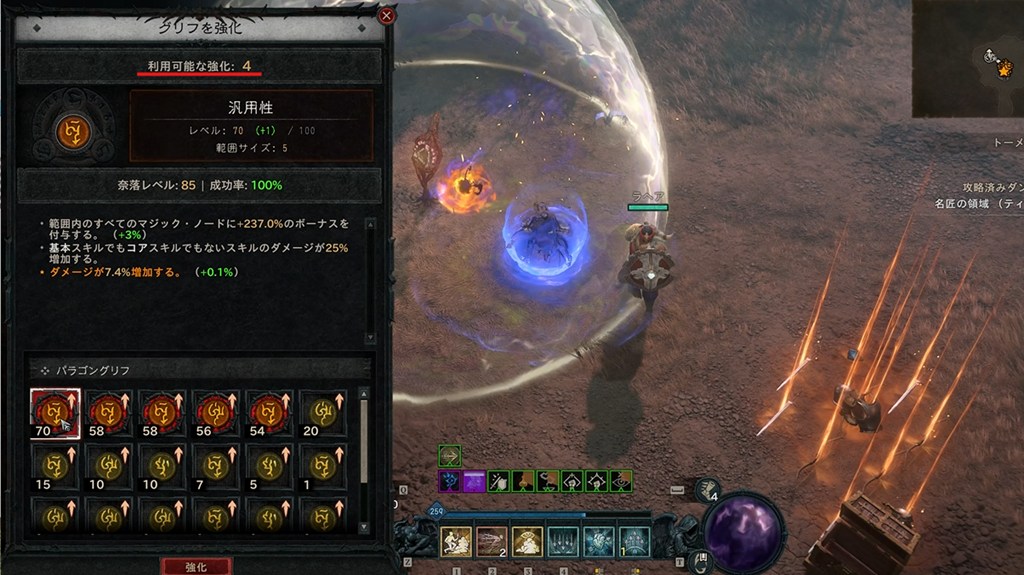Viewport: 1024px width, 575px height.
Task: Use the second hotbar skill with 2 charges
Action: click(491, 541)
